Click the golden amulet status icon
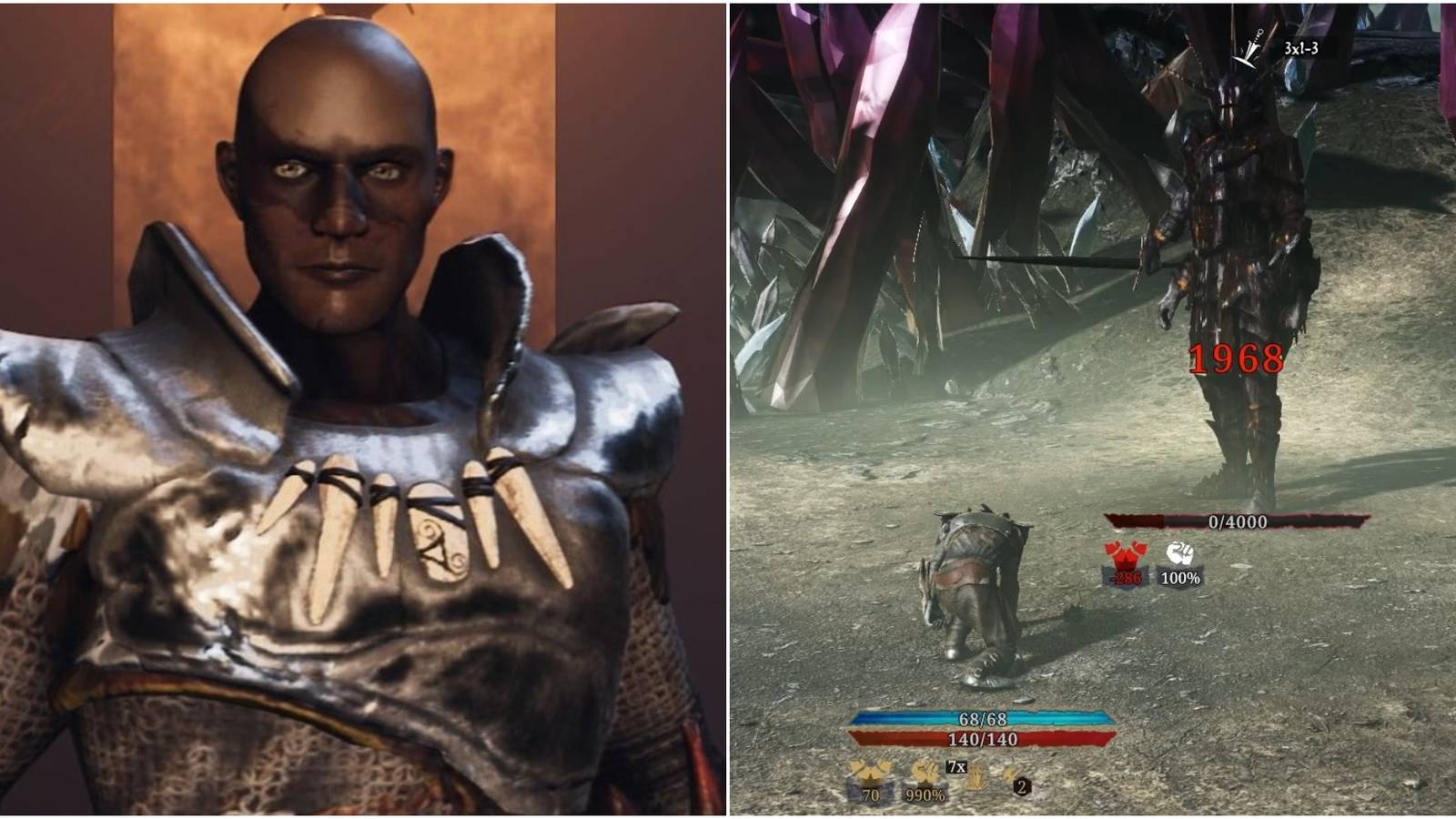 [976, 775]
